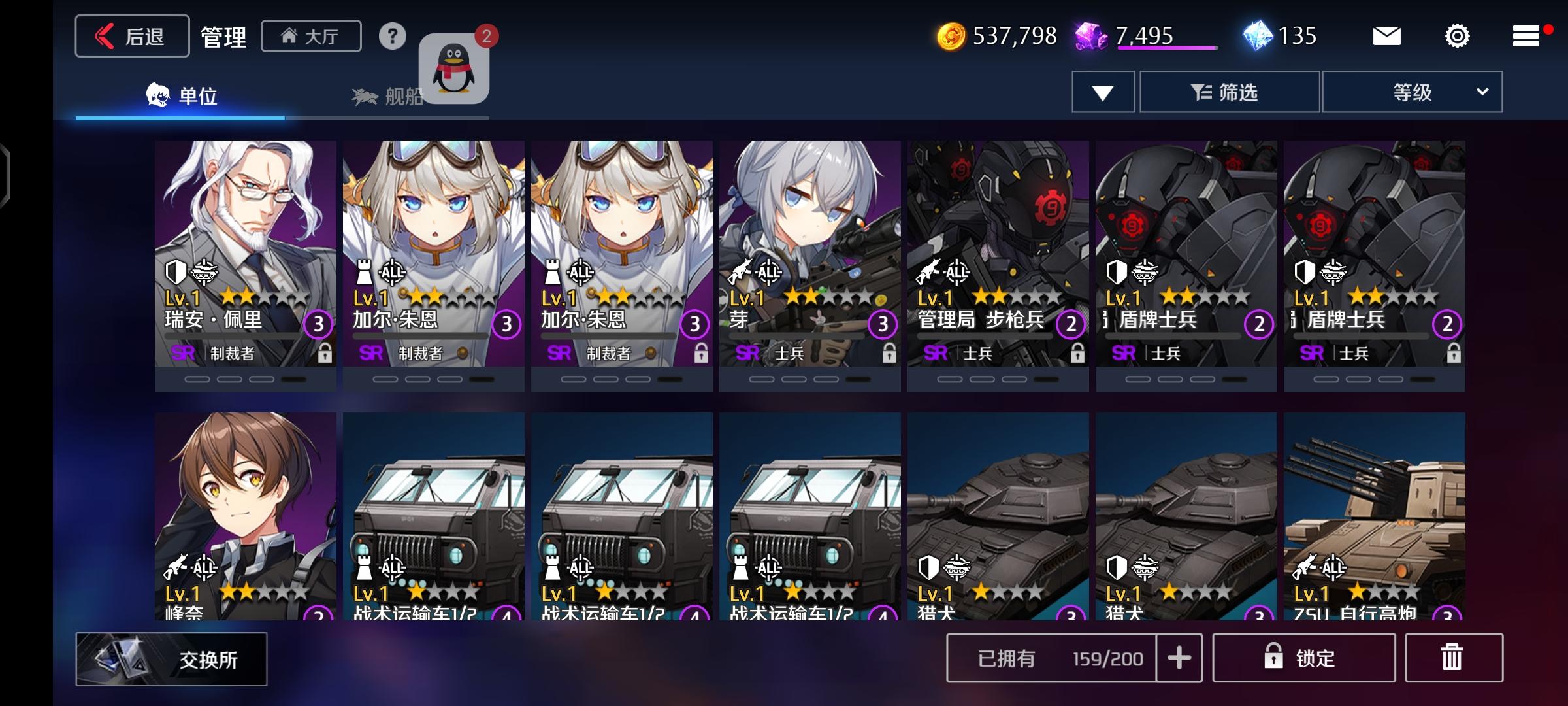Toggle the padlock on 芽 card

click(888, 354)
